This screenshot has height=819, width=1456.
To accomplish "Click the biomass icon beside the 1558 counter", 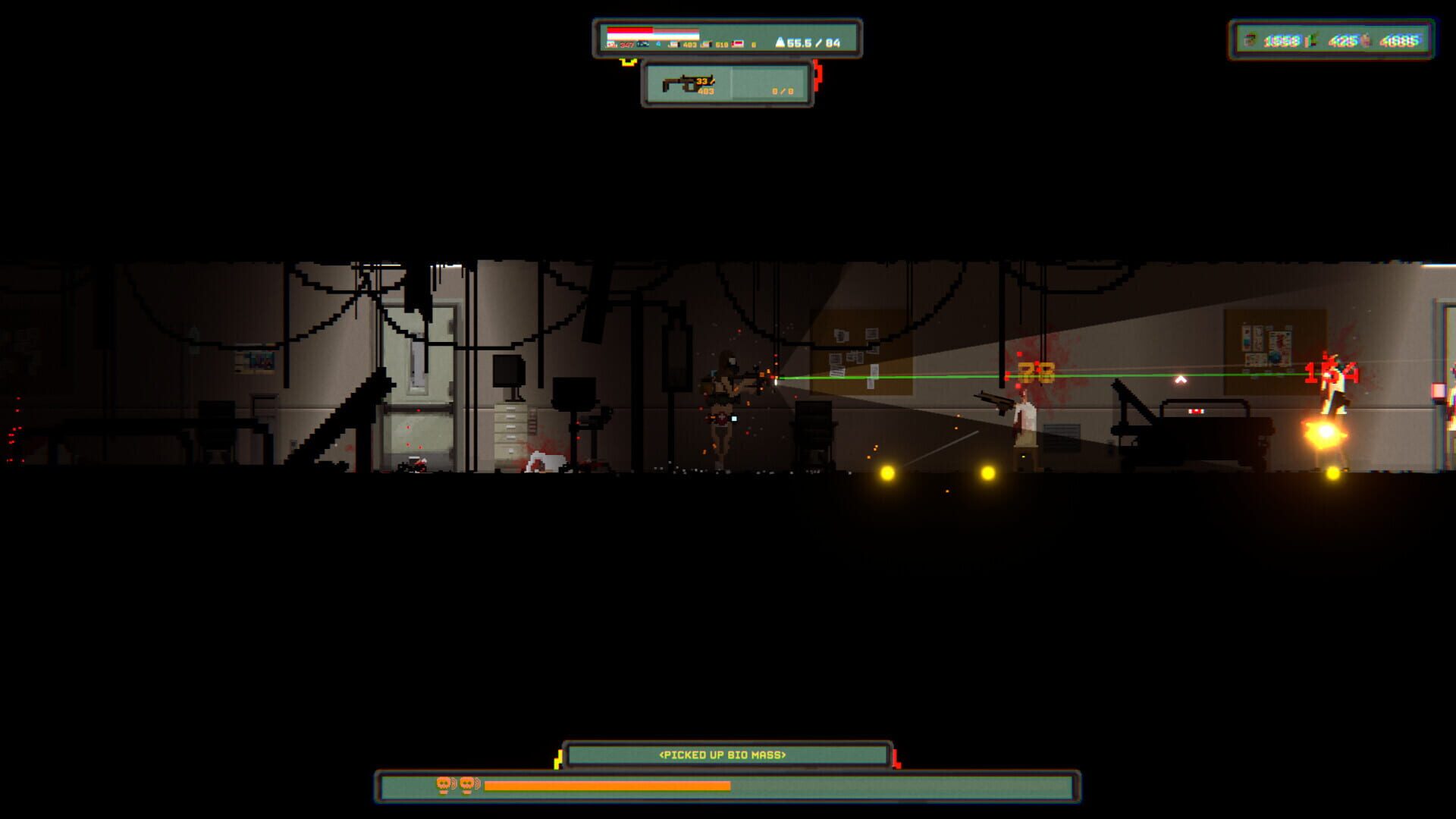I will (x=1249, y=42).
